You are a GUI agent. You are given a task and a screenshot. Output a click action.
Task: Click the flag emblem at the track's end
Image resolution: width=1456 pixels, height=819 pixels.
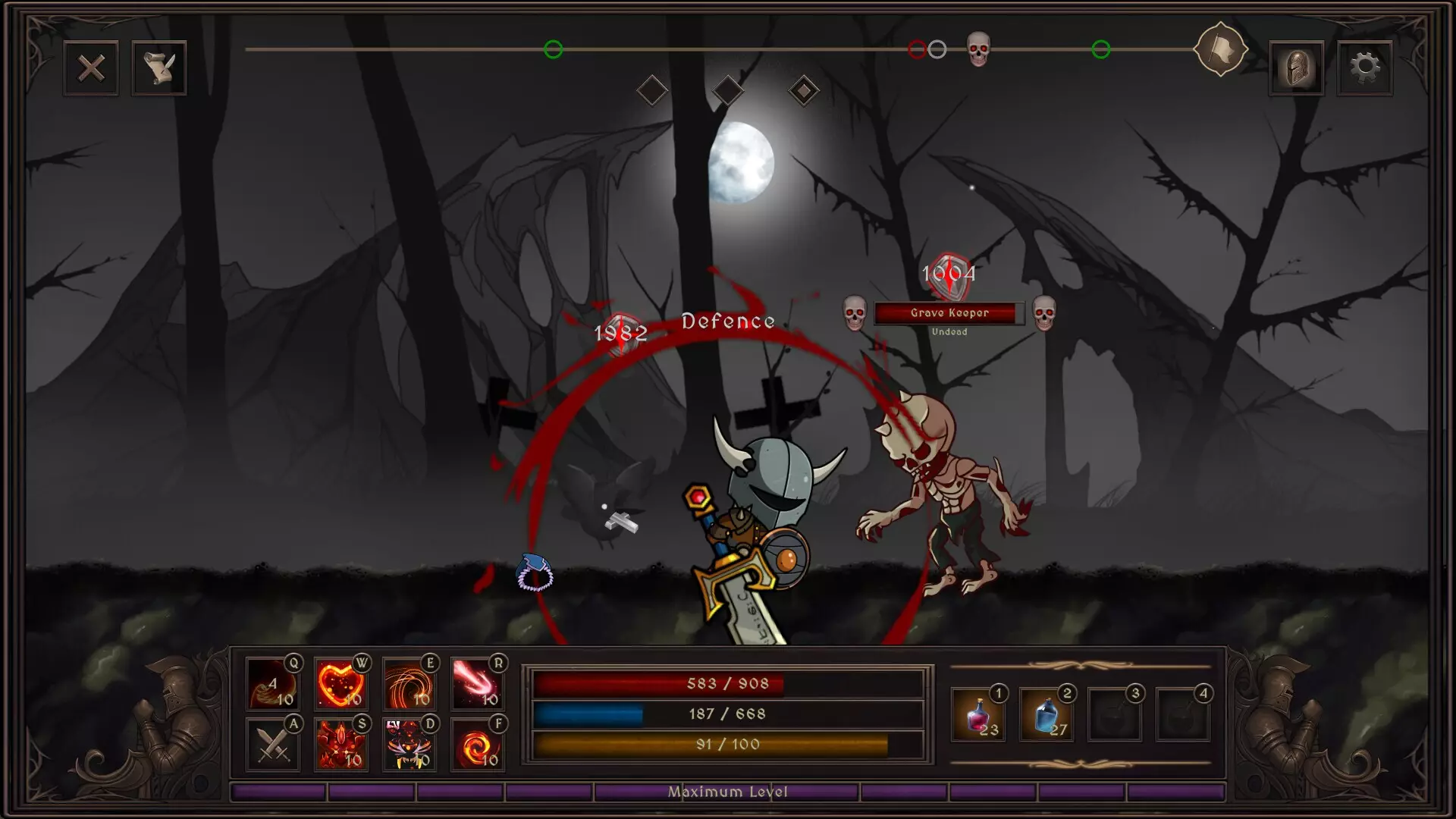pos(1220,50)
